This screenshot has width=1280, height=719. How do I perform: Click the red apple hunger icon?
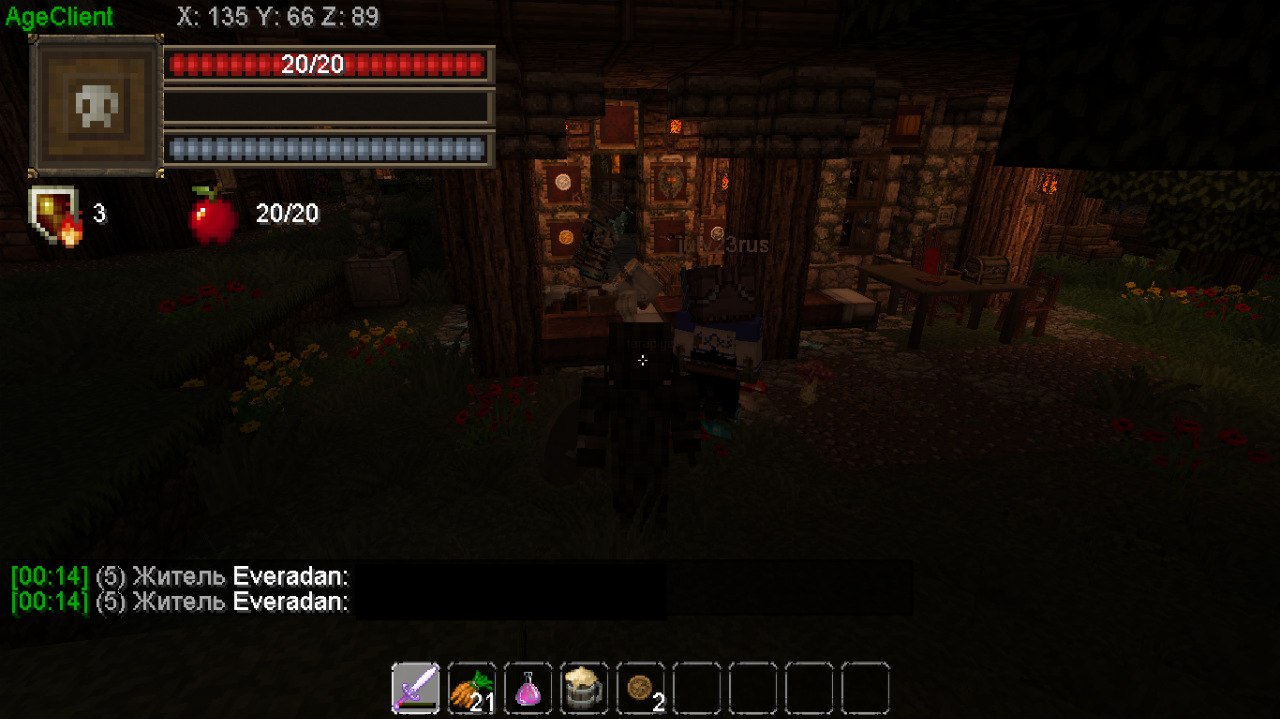213,215
